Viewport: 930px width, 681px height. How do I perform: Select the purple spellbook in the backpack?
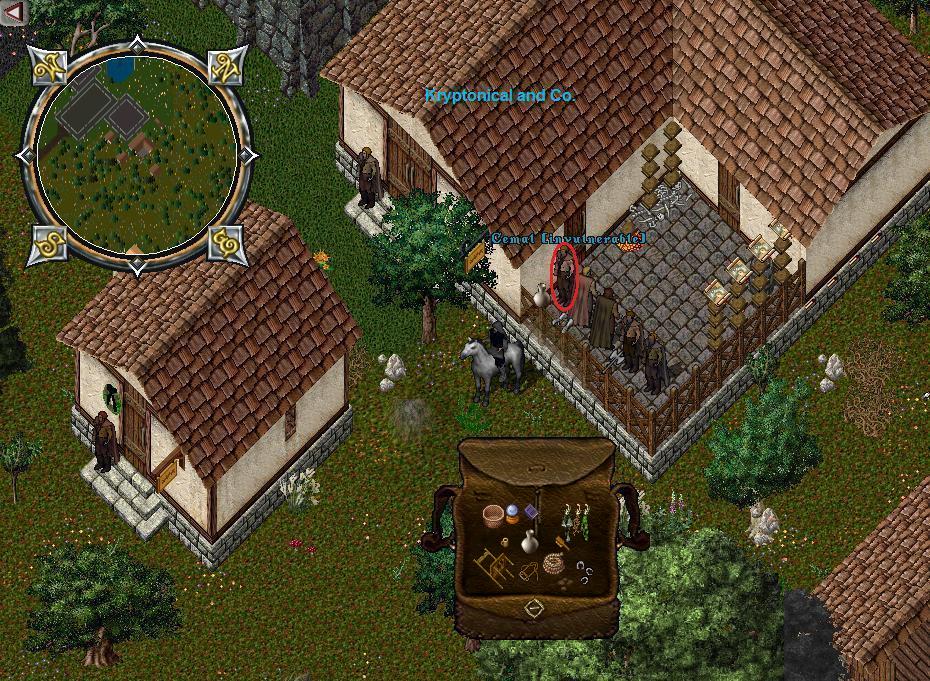tap(531, 512)
